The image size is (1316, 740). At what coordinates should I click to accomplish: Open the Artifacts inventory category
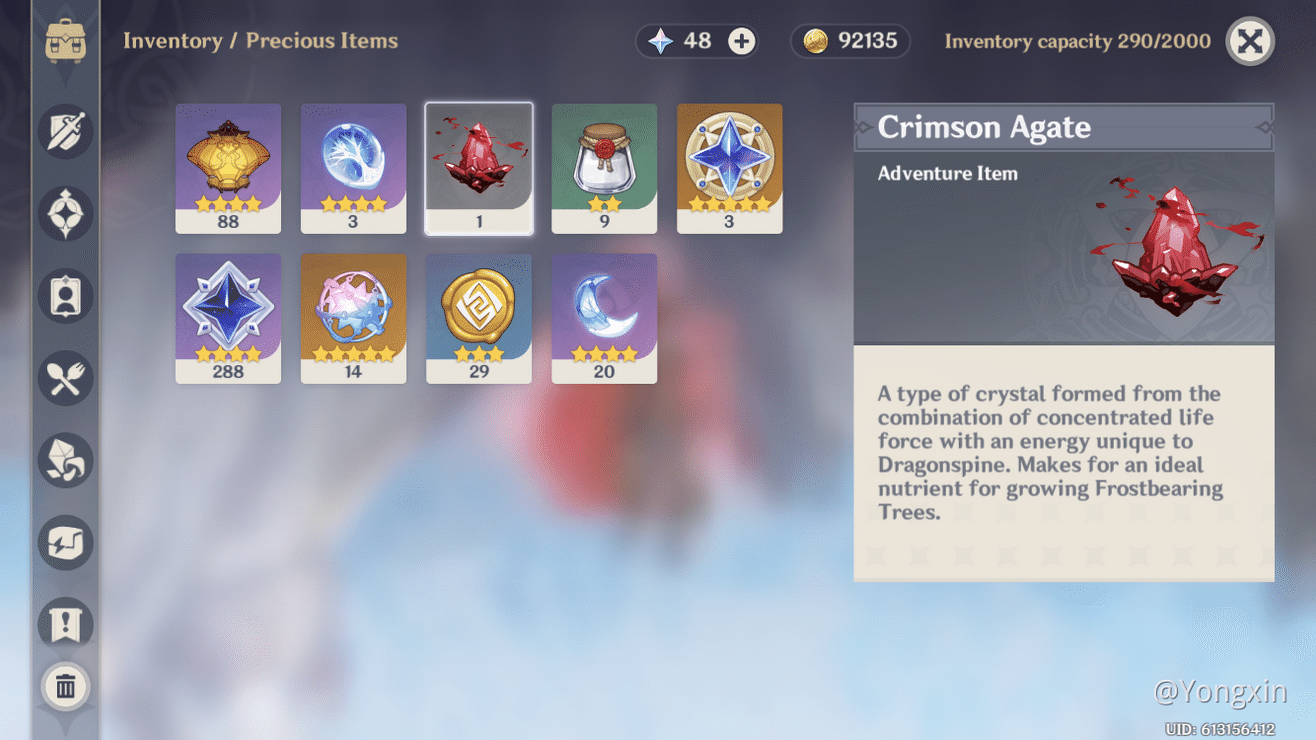pos(65,212)
